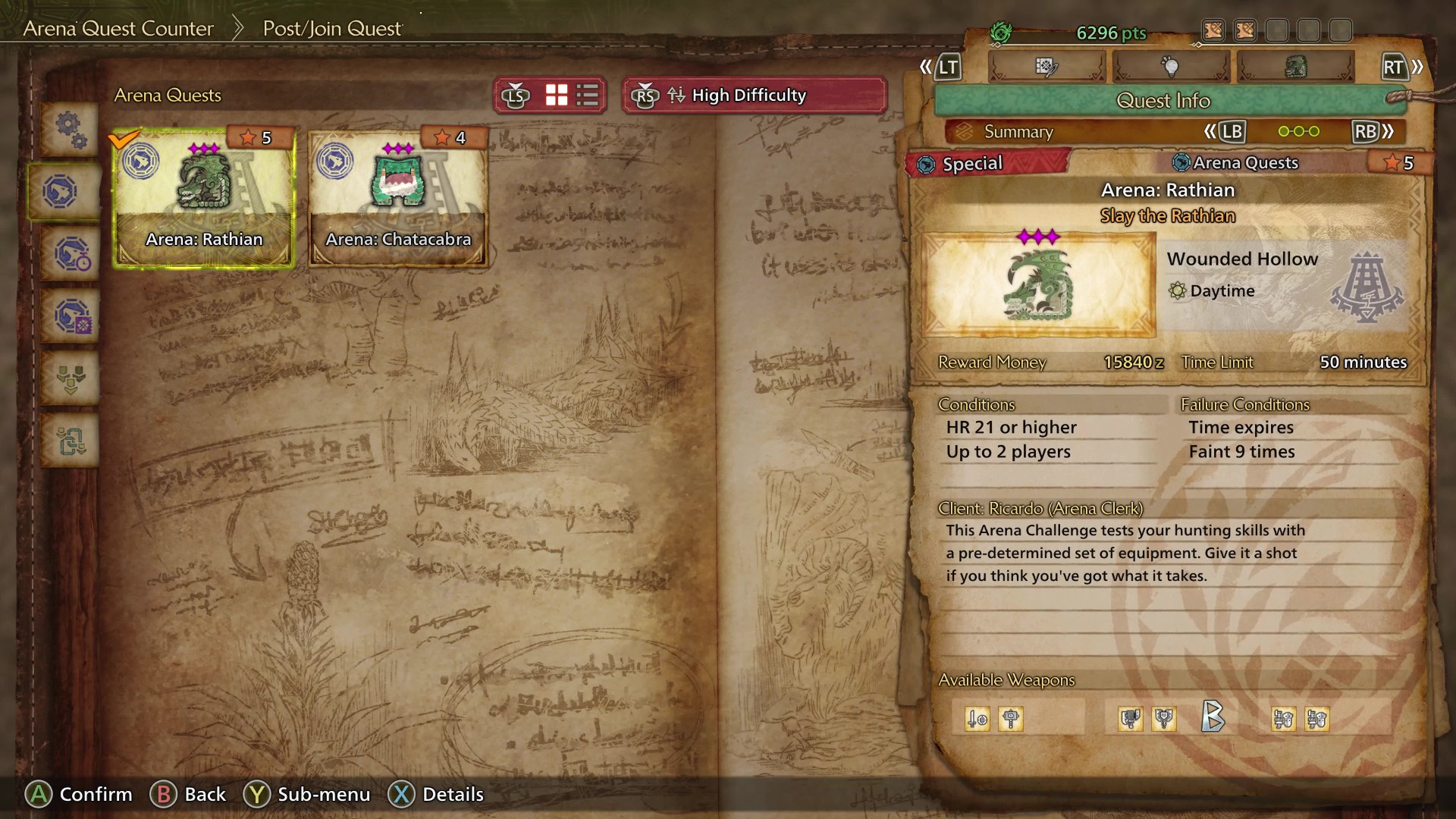This screenshot has height=819, width=1456.
Task: Open the quest counter settings gear icon
Action: tap(70, 130)
